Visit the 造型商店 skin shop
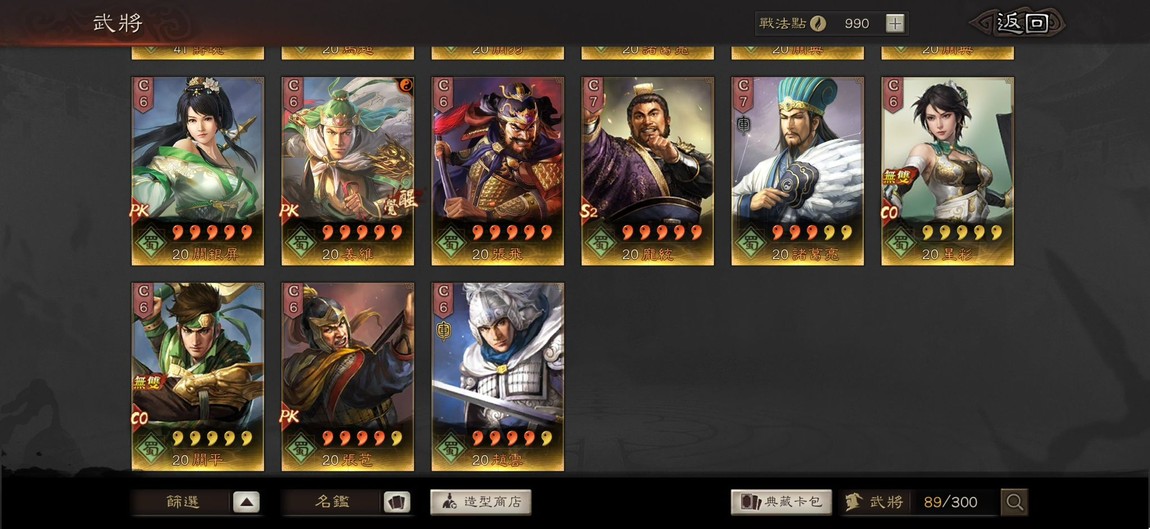The width and height of the screenshot is (1150, 529). pyautogui.click(x=481, y=502)
